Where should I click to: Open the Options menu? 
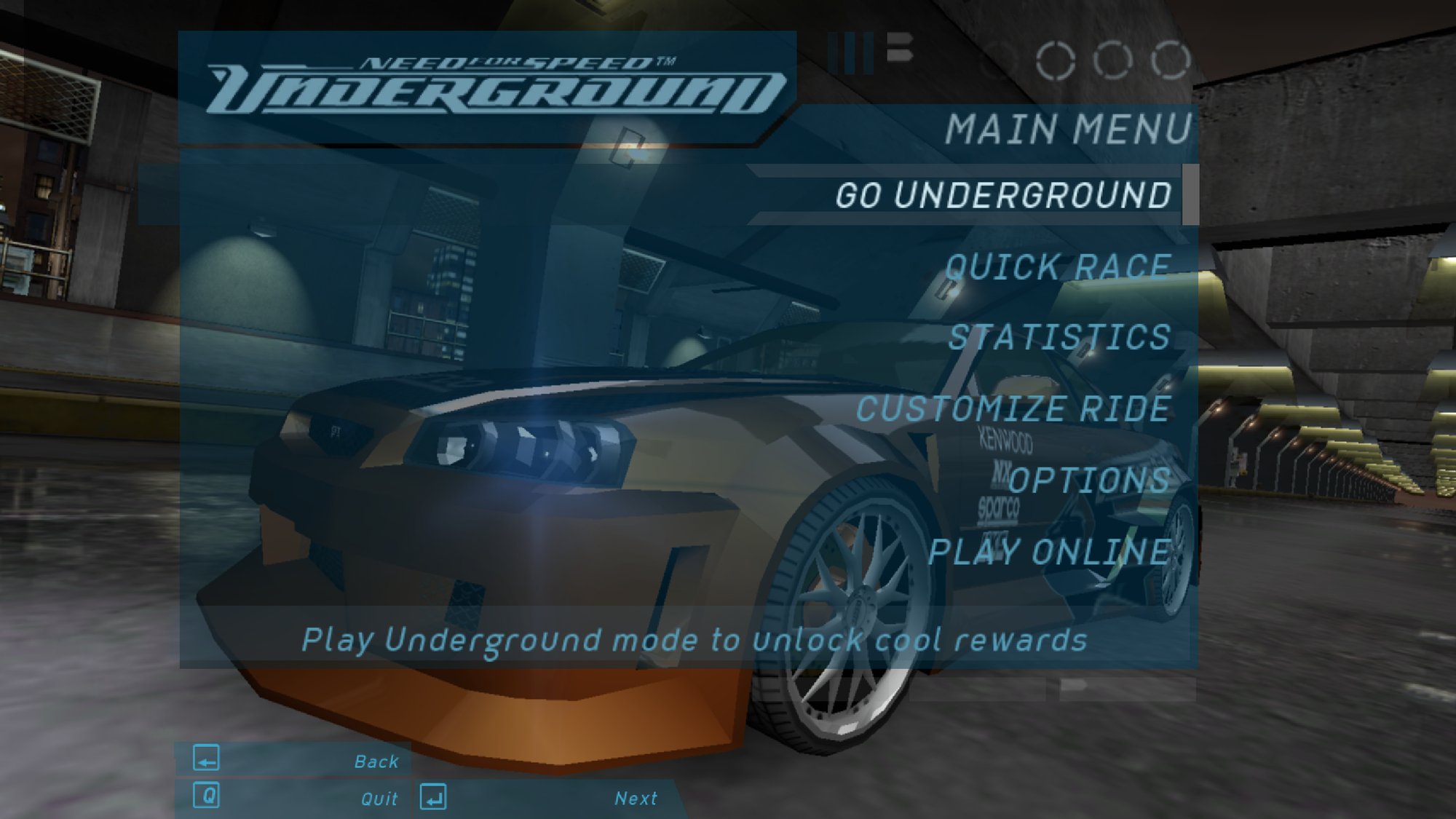(x=1088, y=480)
